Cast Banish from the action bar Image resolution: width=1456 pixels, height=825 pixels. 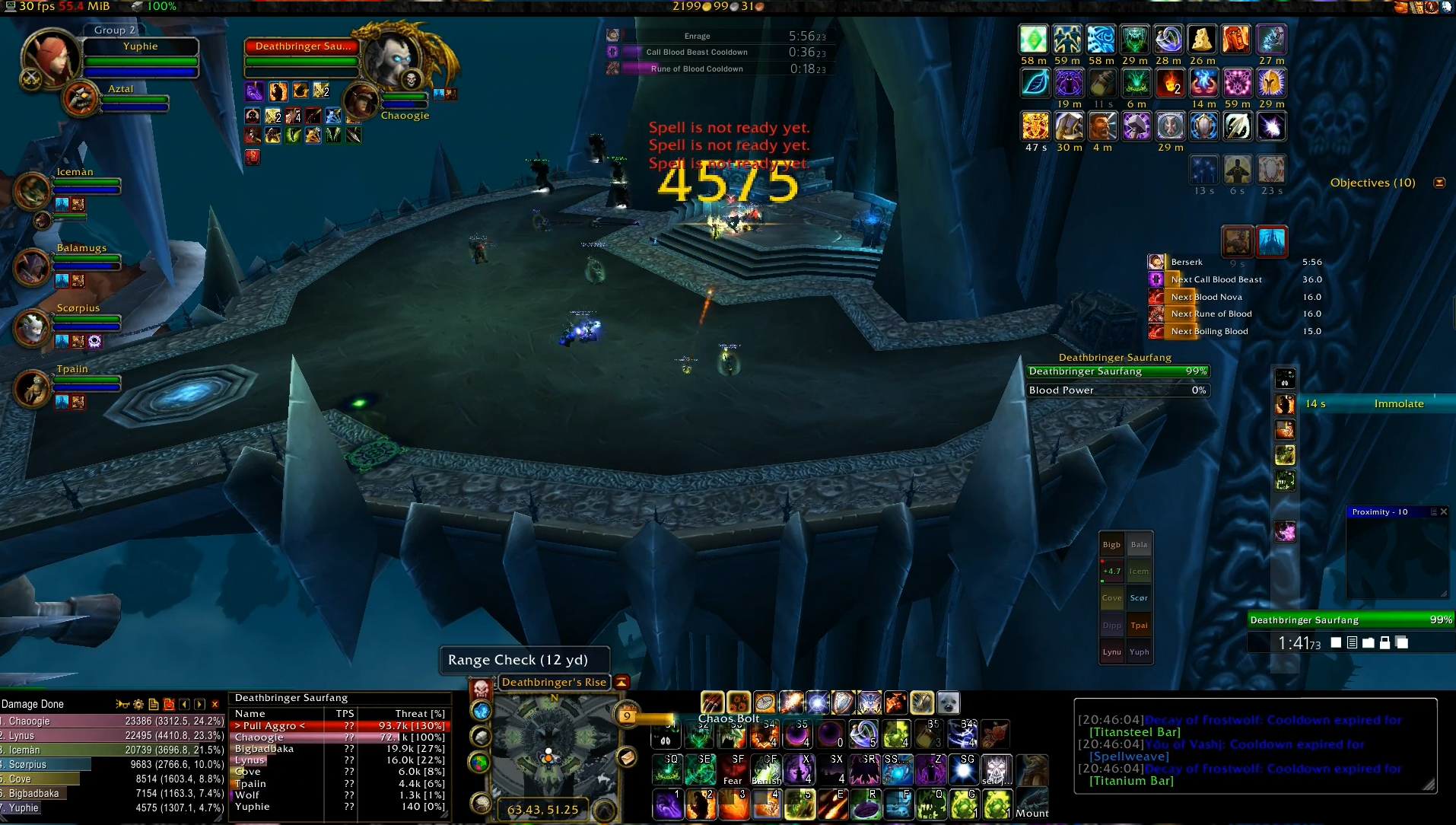pos(766,770)
